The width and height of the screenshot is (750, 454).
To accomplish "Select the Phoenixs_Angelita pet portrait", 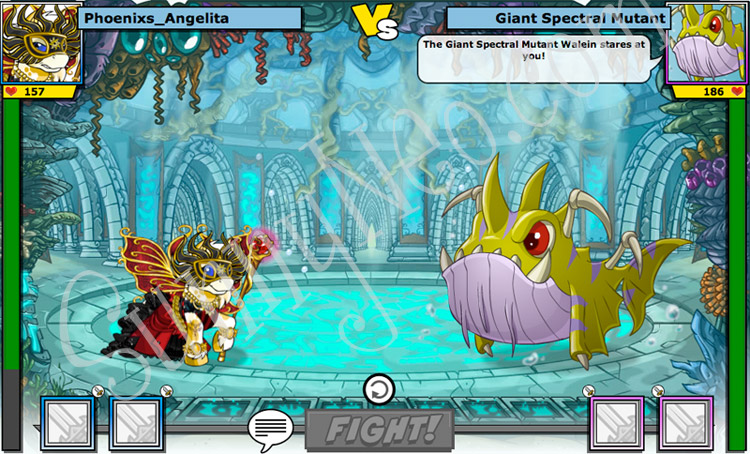I will [40, 43].
